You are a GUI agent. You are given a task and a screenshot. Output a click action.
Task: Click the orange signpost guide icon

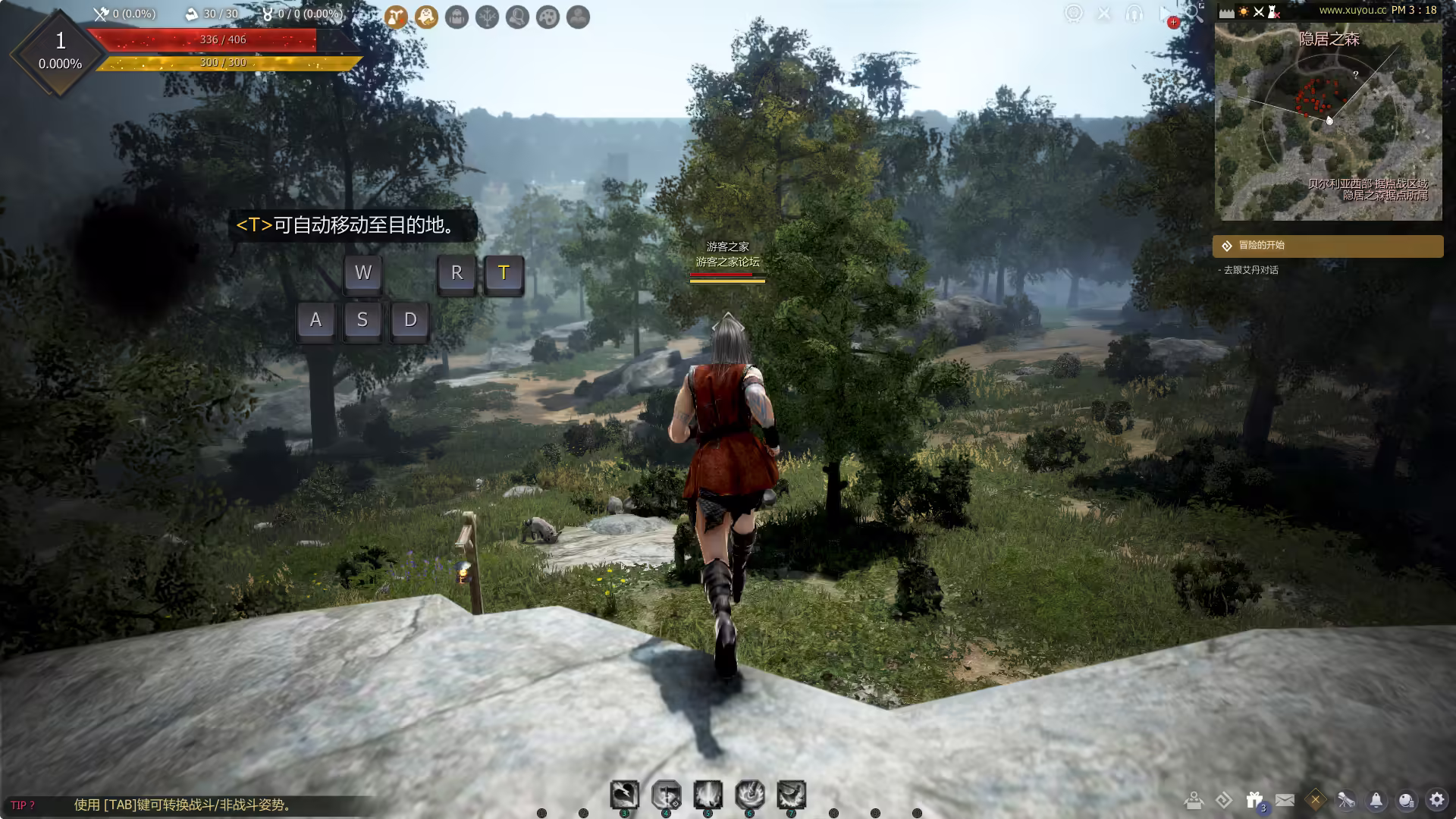click(395, 17)
